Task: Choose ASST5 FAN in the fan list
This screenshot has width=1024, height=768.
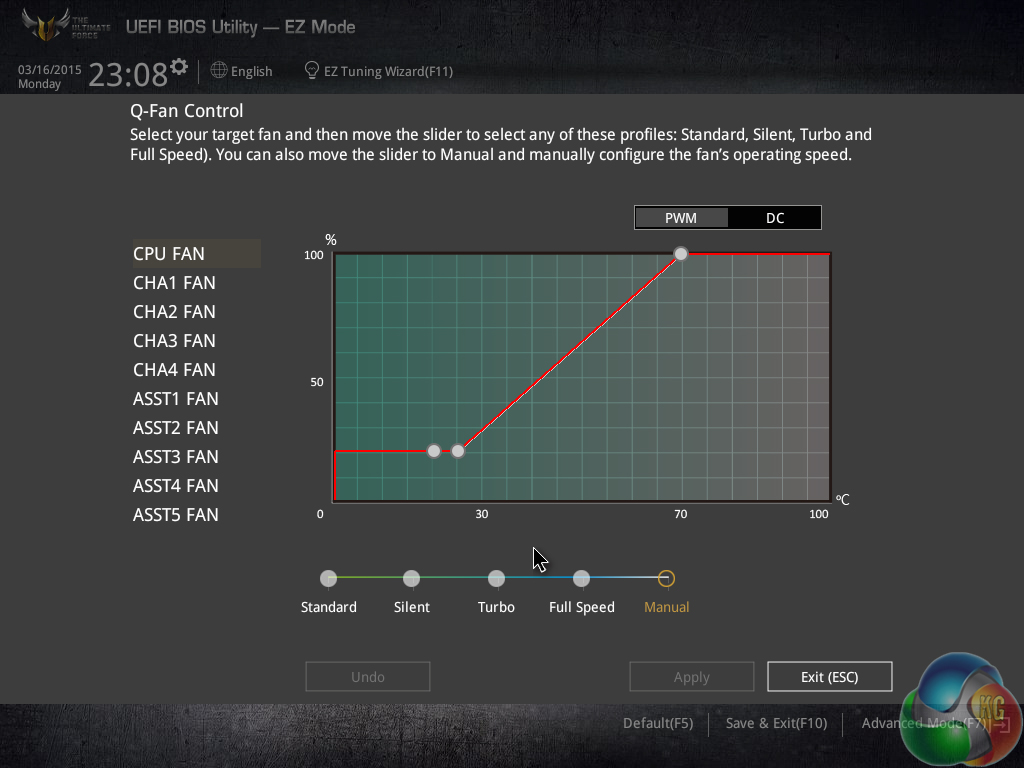Action: tap(175, 515)
